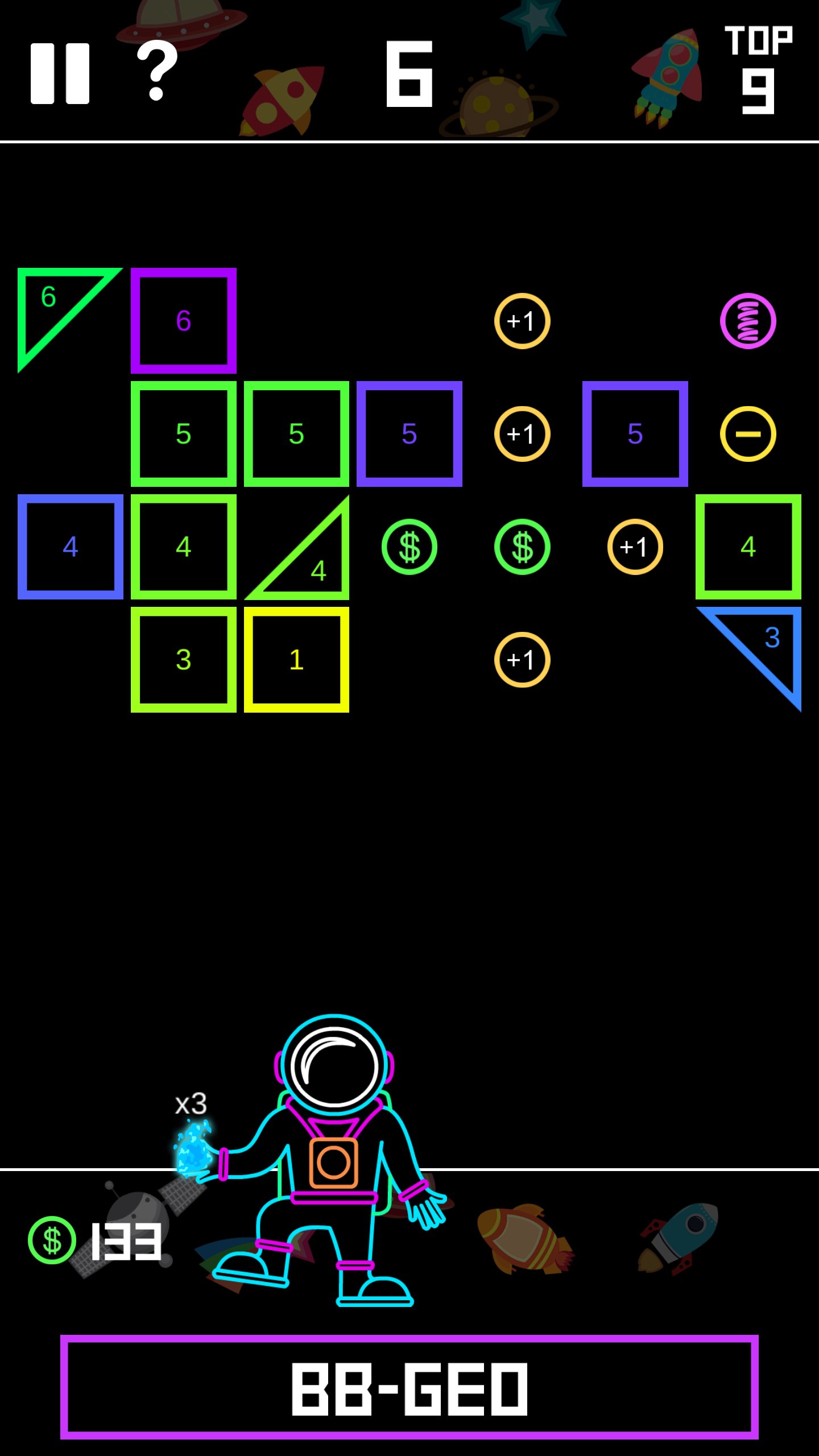This screenshot has height=1456, width=819.
Task: Click the TOP 9 high score display
Action: click(x=759, y=68)
